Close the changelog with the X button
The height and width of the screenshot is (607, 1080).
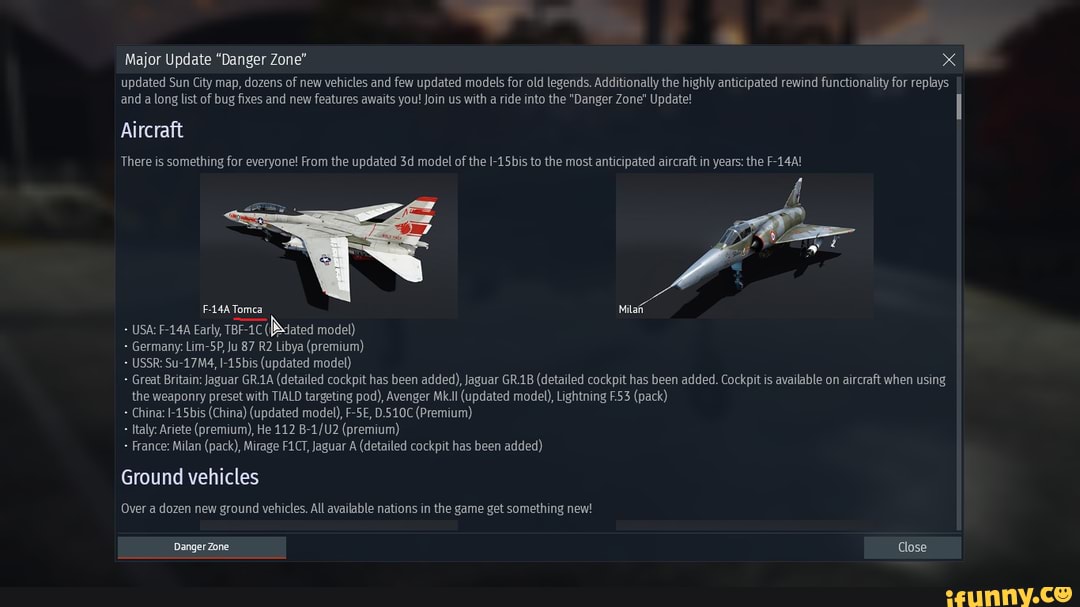(x=949, y=60)
